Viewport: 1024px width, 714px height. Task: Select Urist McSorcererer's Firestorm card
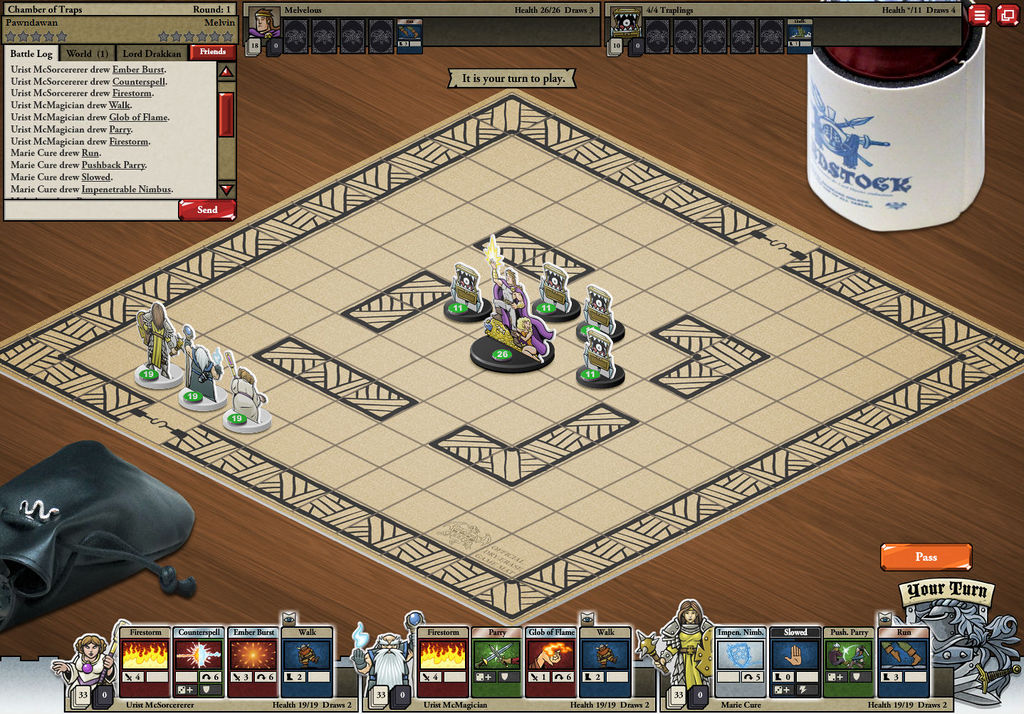(x=145, y=662)
